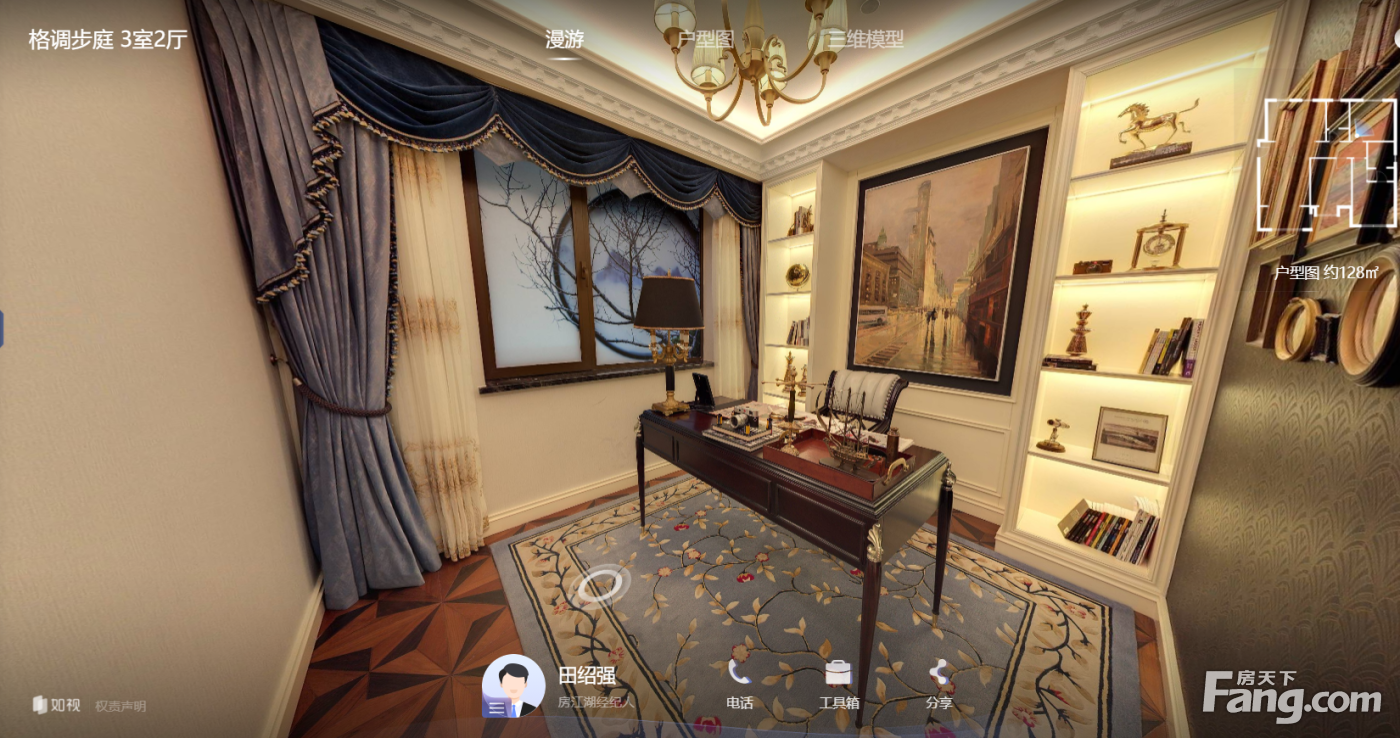Open the 工具箱 toolbox
Image resolution: width=1400 pixels, height=738 pixels.
pyautogui.click(x=838, y=683)
